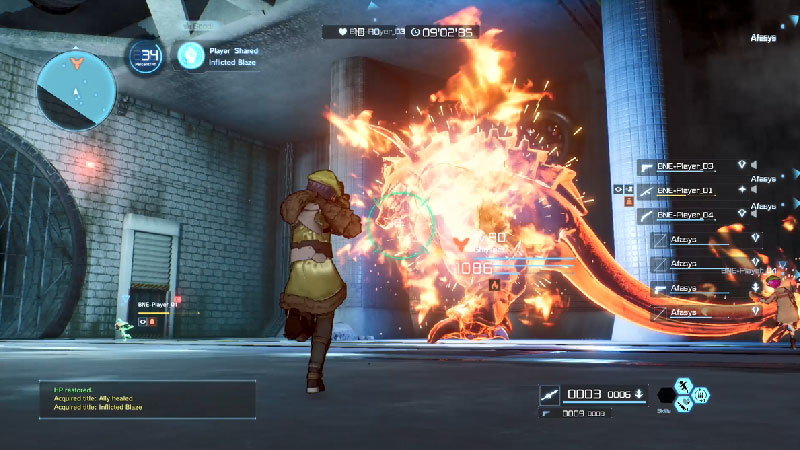
Task: Click the equipped primary weapon icon
Action: 551,392
